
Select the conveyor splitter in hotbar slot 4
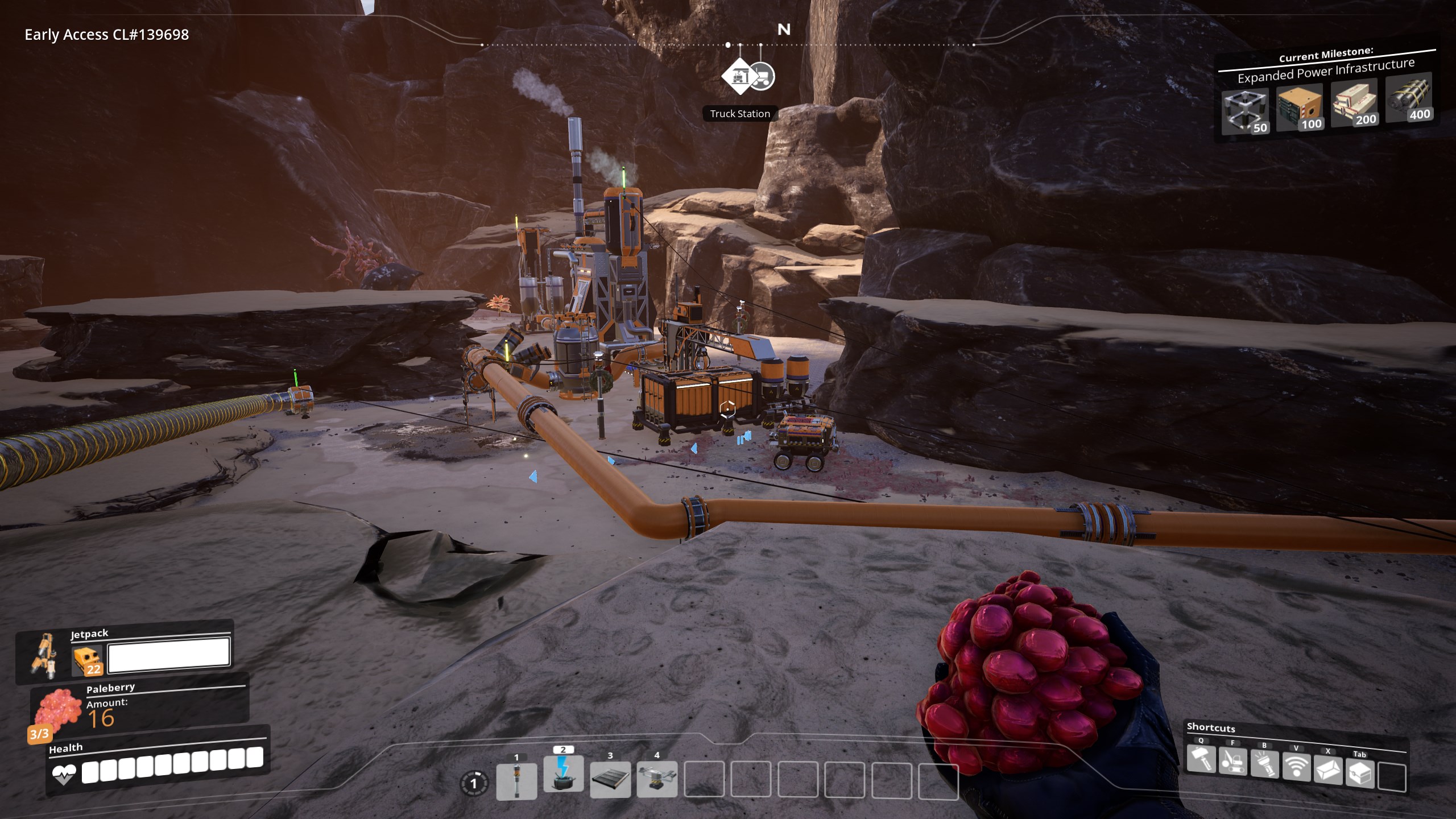tap(657, 779)
